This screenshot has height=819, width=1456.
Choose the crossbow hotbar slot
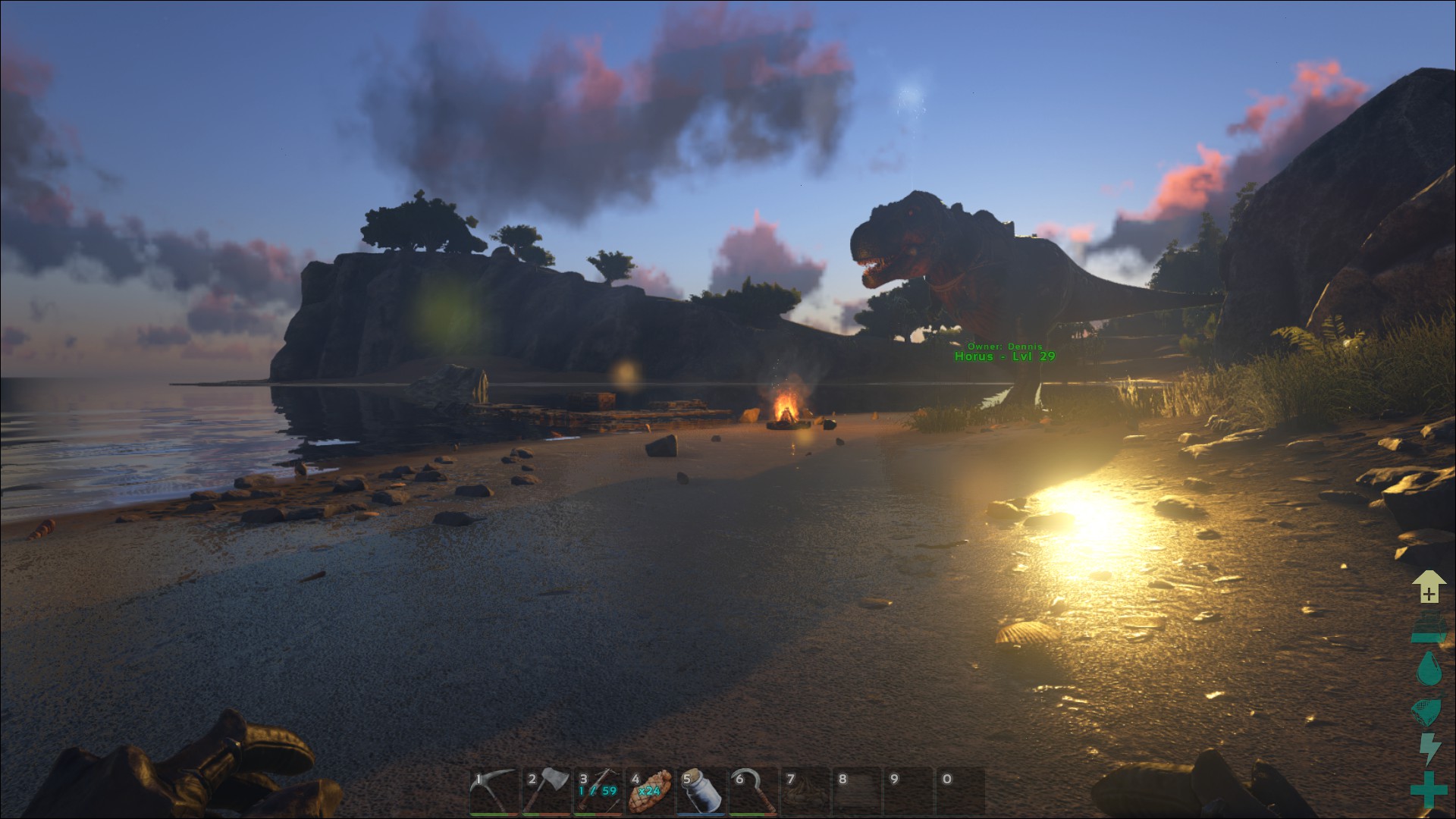point(598,791)
